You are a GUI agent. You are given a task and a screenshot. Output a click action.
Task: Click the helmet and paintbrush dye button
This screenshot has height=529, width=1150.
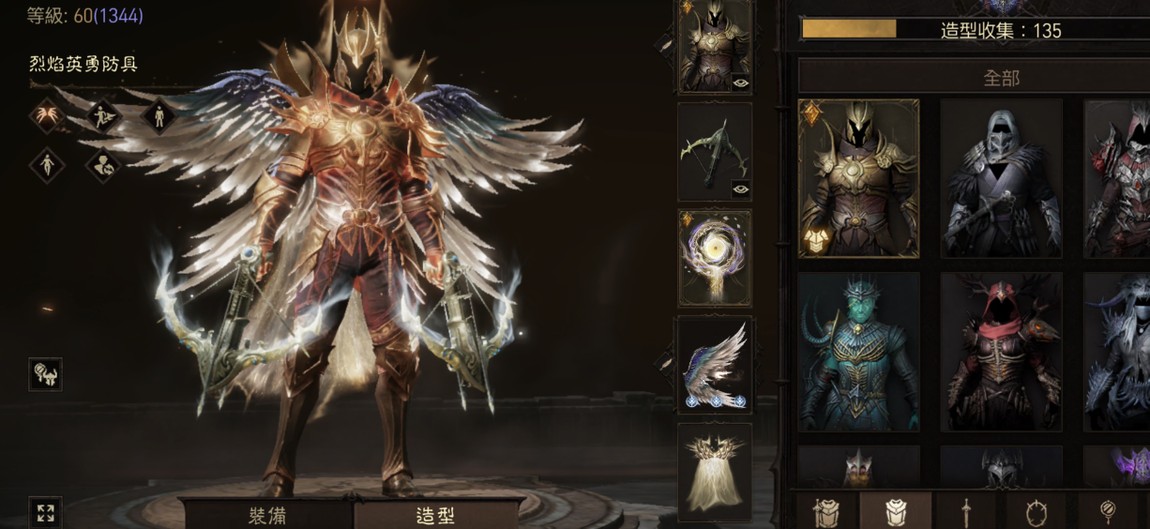(45, 375)
